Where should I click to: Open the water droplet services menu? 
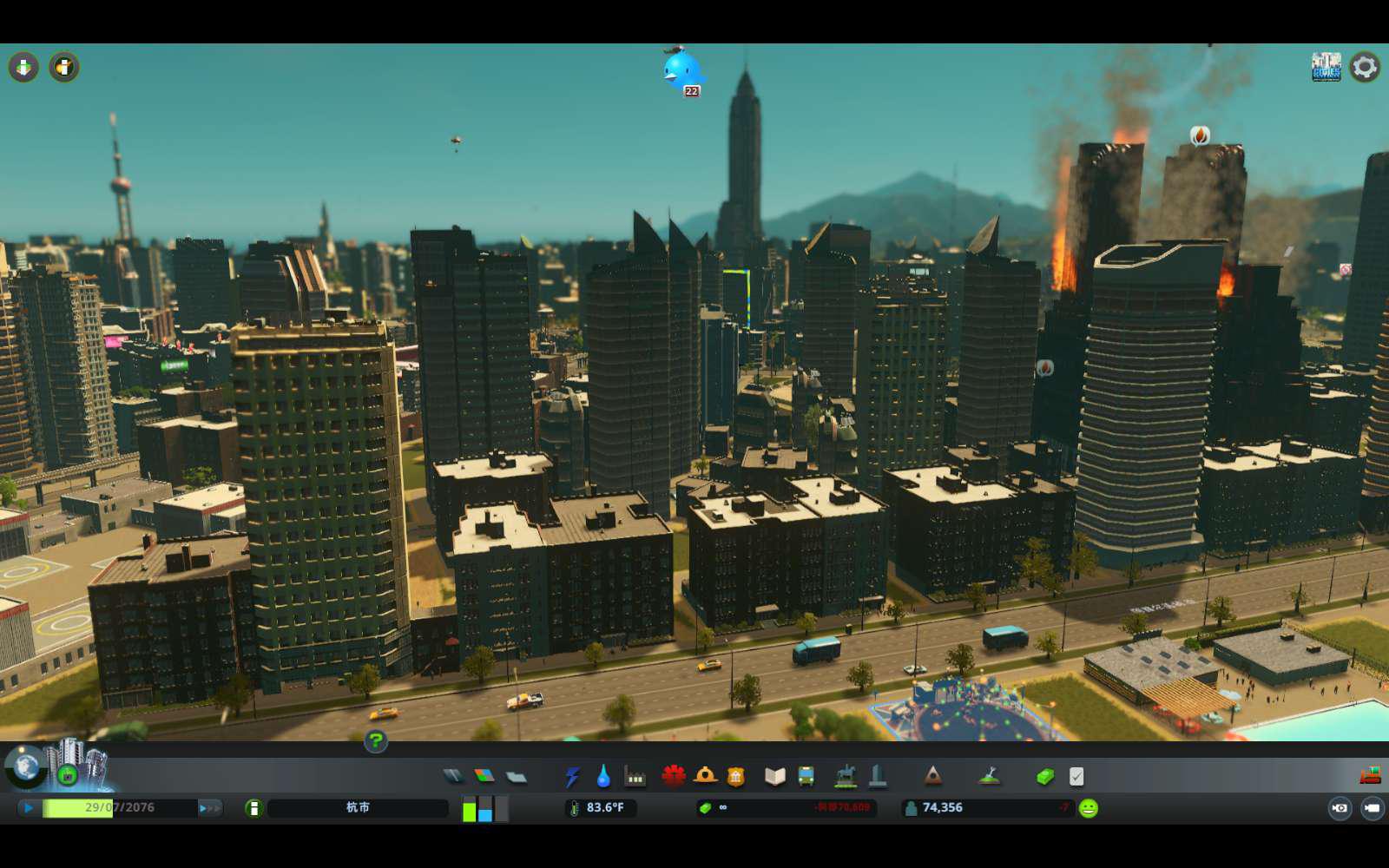pyautogui.click(x=603, y=776)
